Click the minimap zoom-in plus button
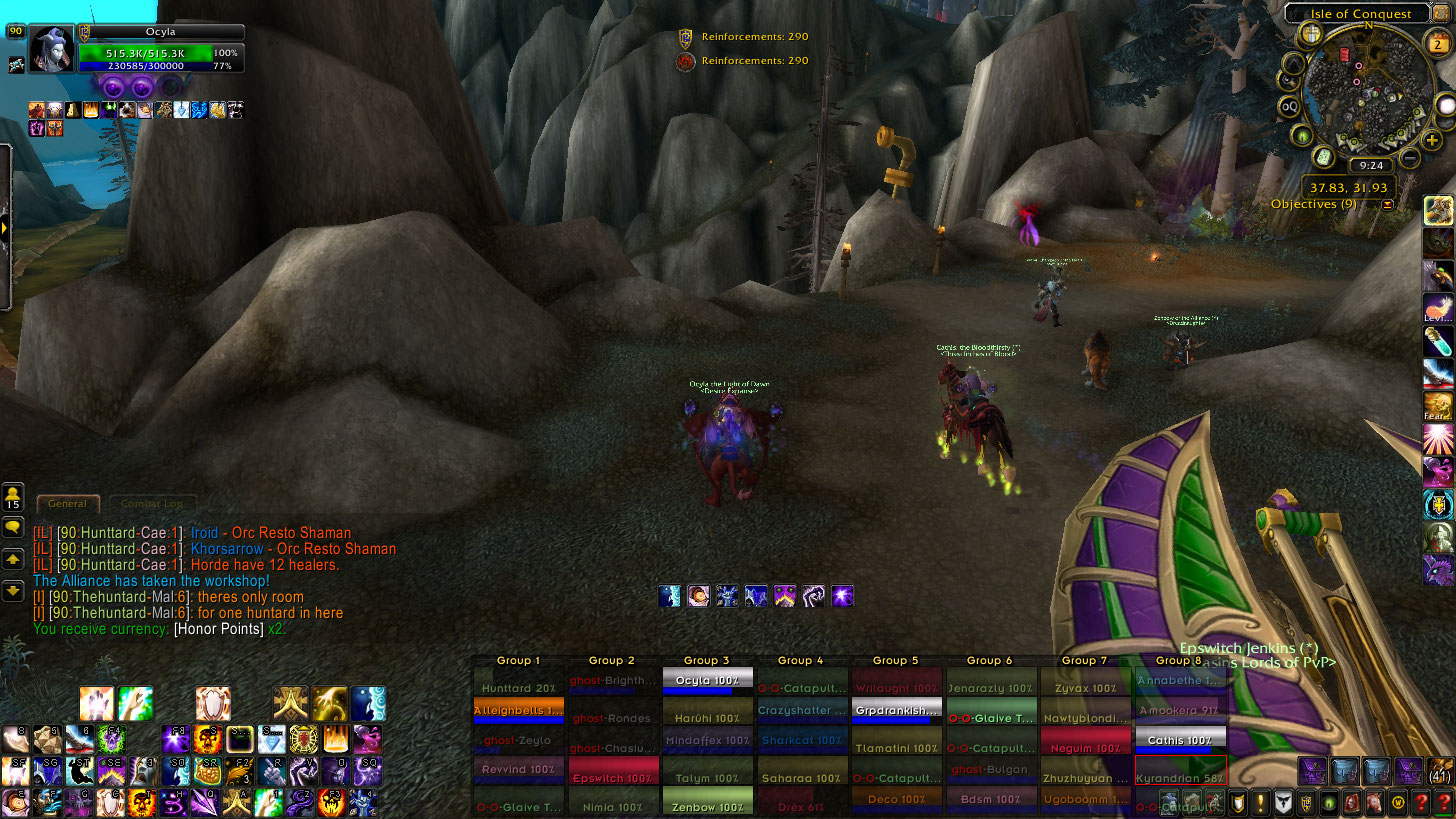1456x819 pixels. pos(1432,141)
